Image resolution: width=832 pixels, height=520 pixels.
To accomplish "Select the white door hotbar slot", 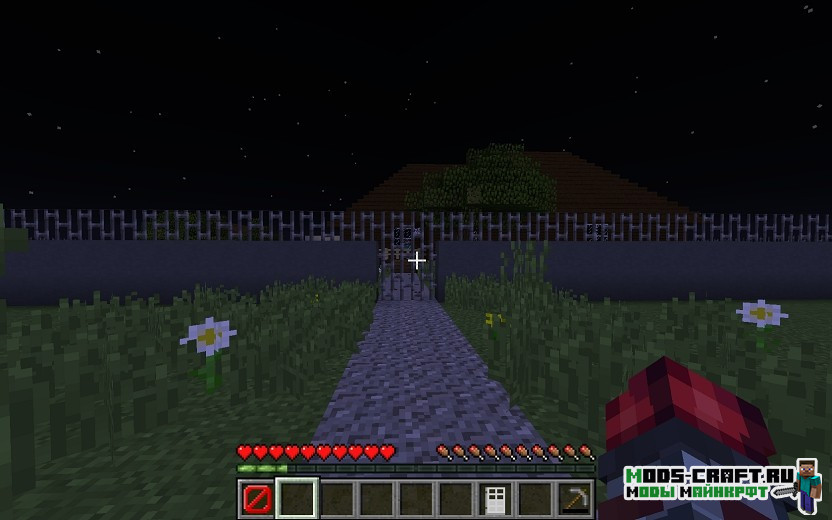I will (x=496, y=498).
